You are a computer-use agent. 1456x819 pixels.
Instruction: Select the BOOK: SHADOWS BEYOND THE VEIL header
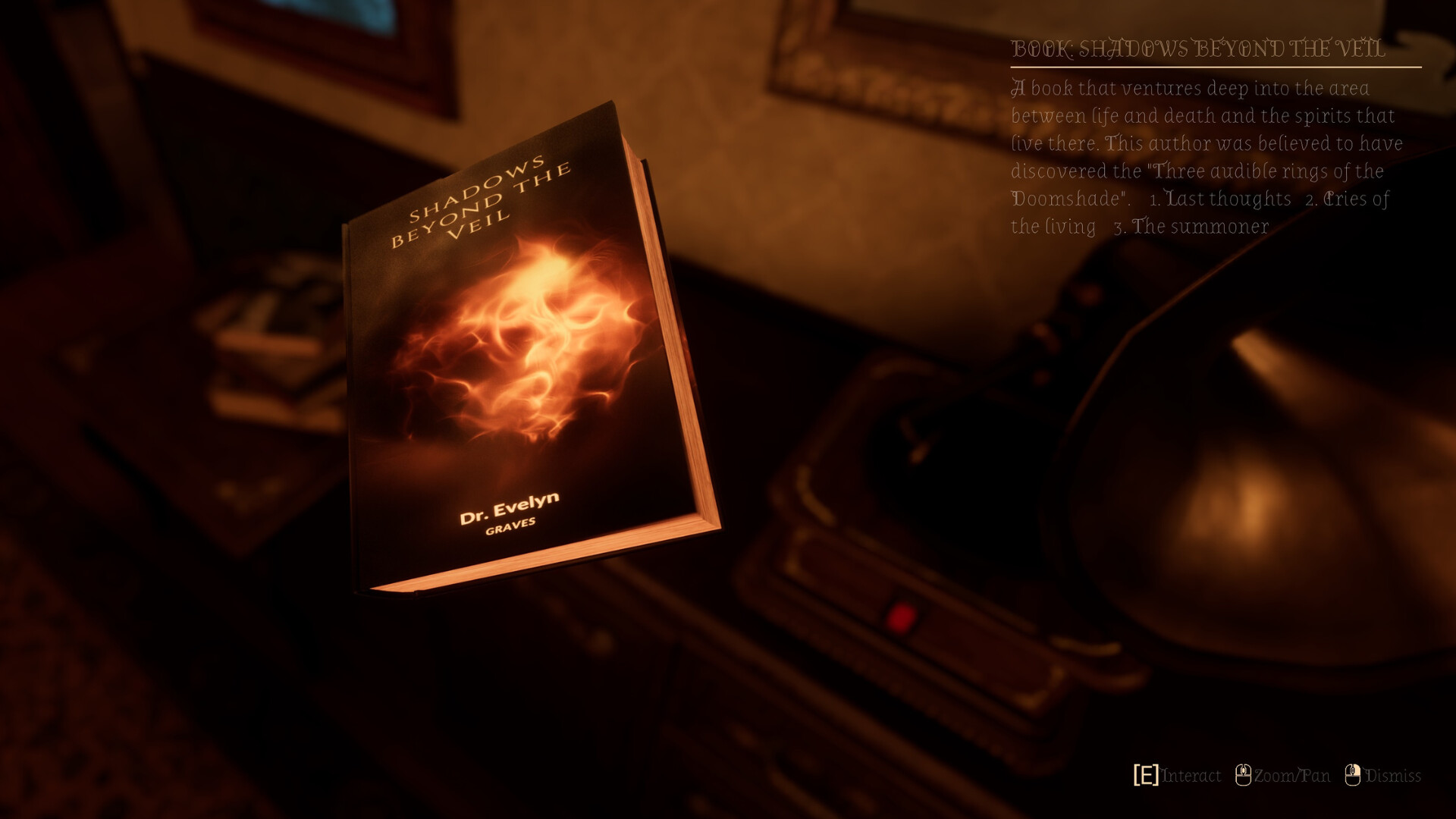(x=1198, y=48)
